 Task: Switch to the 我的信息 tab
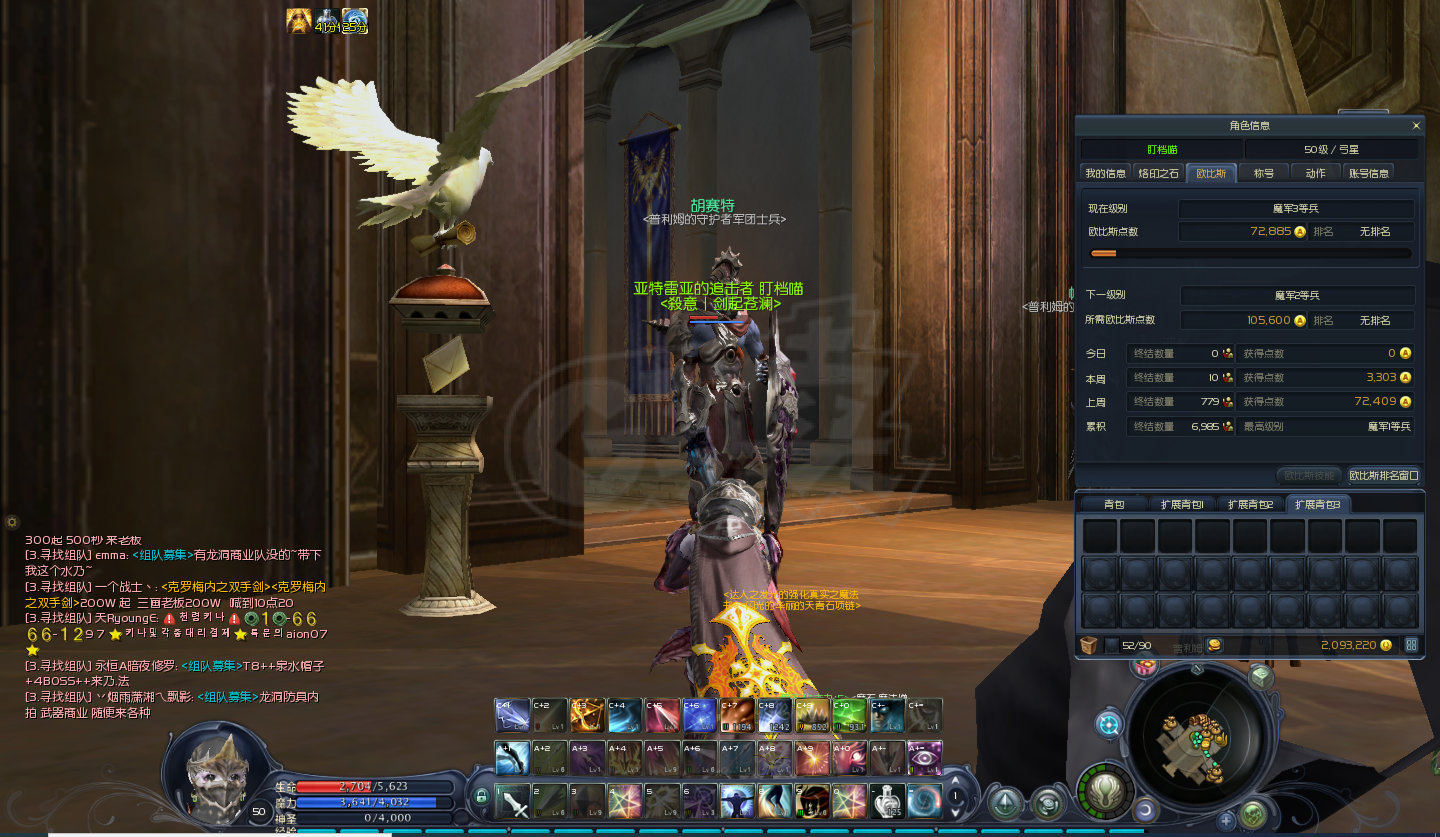1105,173
